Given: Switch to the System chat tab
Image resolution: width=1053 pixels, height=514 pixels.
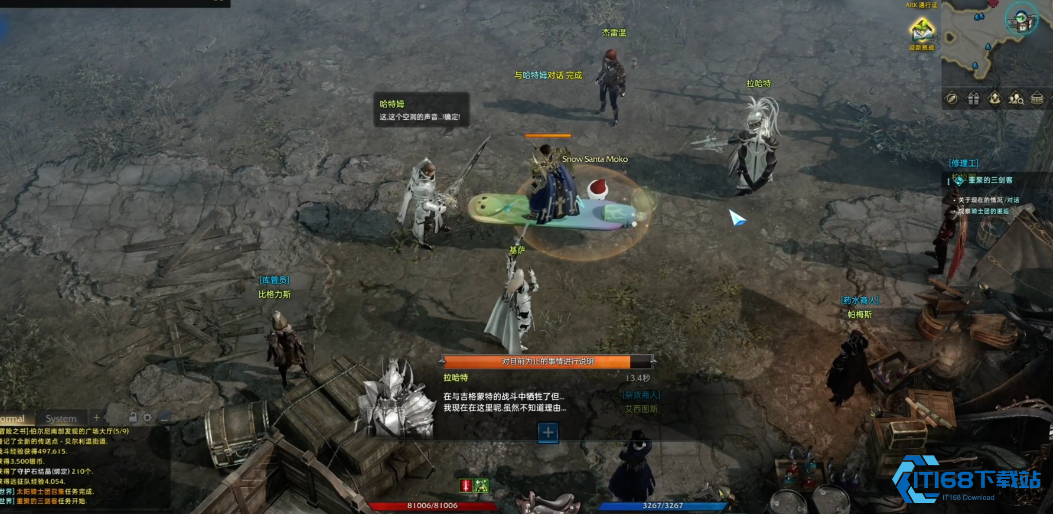Looking at the screenshot, I should click(x=61, y=419).
